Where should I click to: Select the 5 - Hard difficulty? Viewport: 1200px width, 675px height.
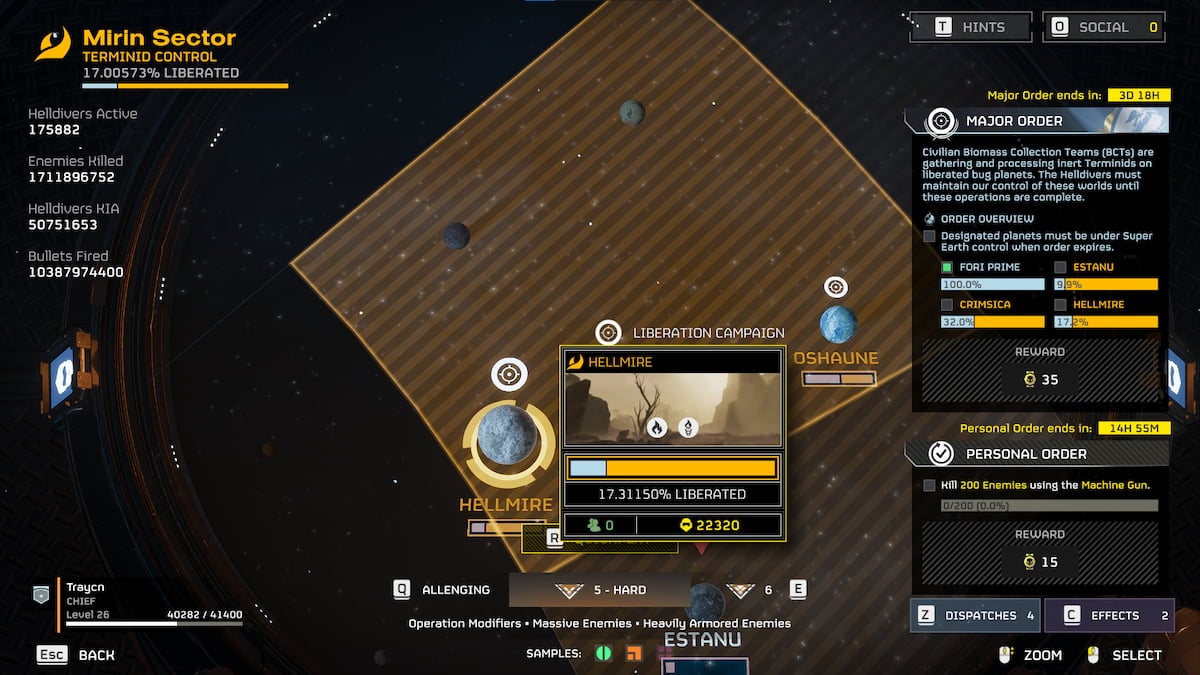click(600, 590)
